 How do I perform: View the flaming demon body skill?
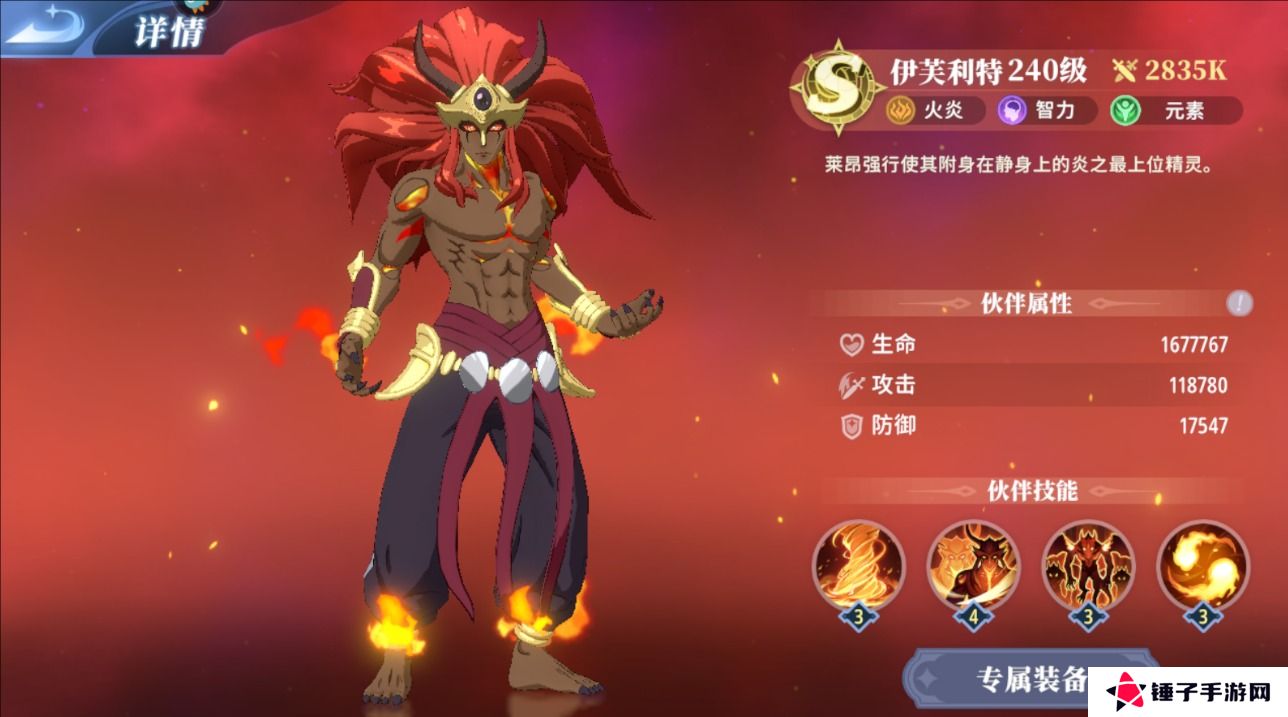coord(1088,566)
